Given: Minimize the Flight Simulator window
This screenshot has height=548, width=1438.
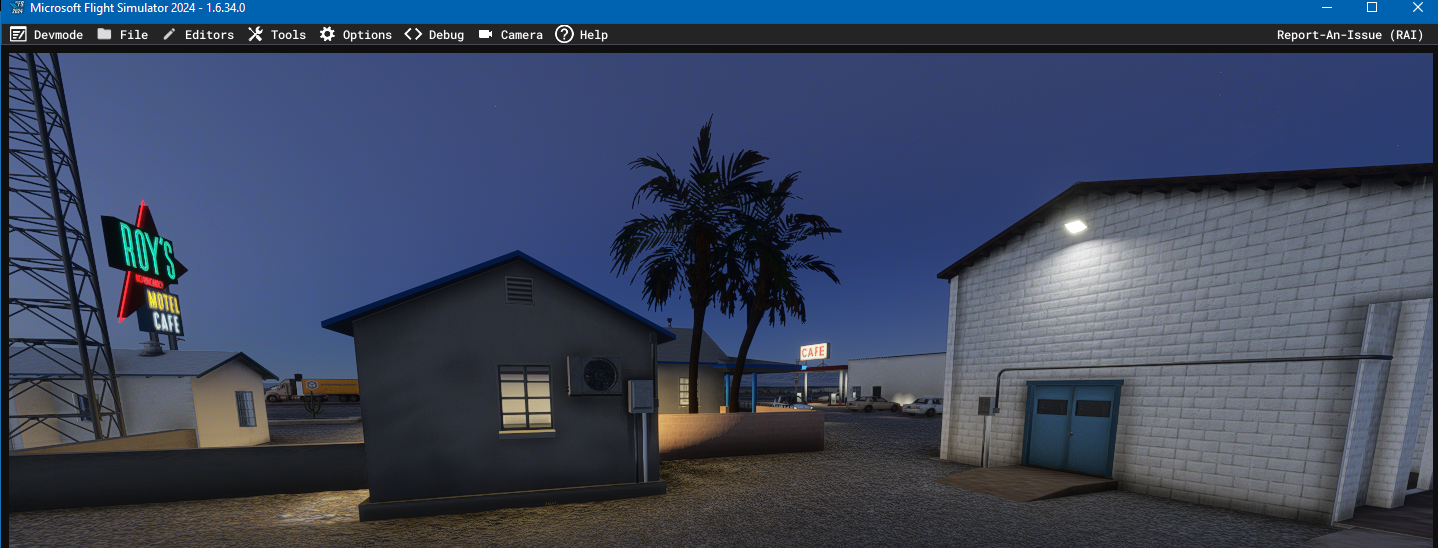Looking at the screenshot, I should click(1327, 8).
